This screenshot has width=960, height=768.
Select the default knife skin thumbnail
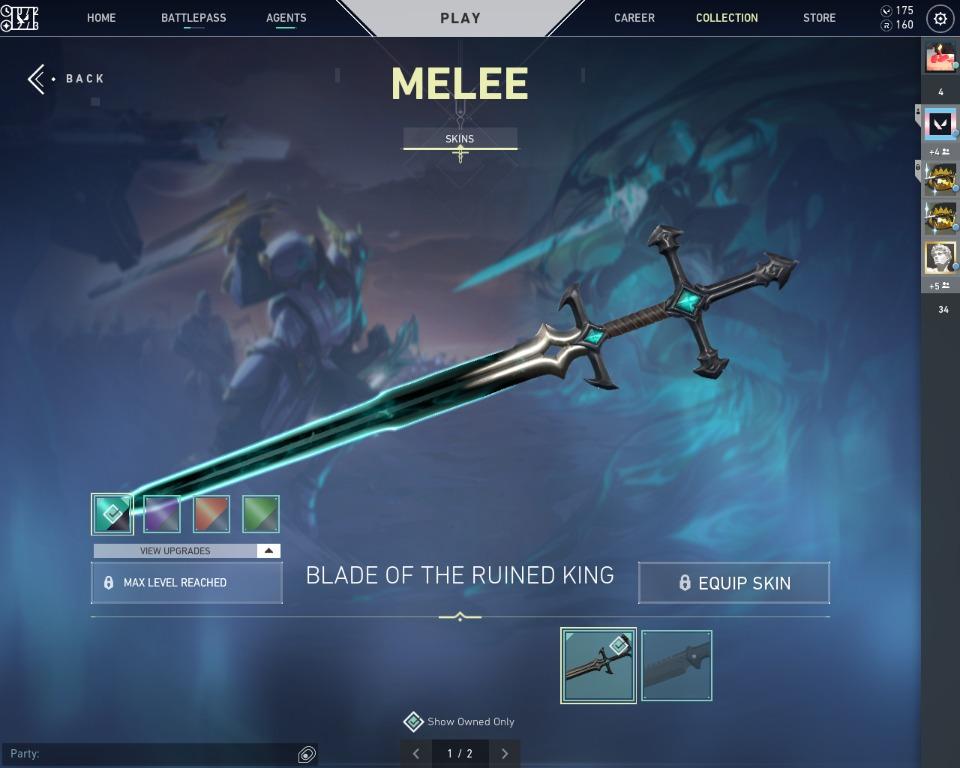coord(676,665)
